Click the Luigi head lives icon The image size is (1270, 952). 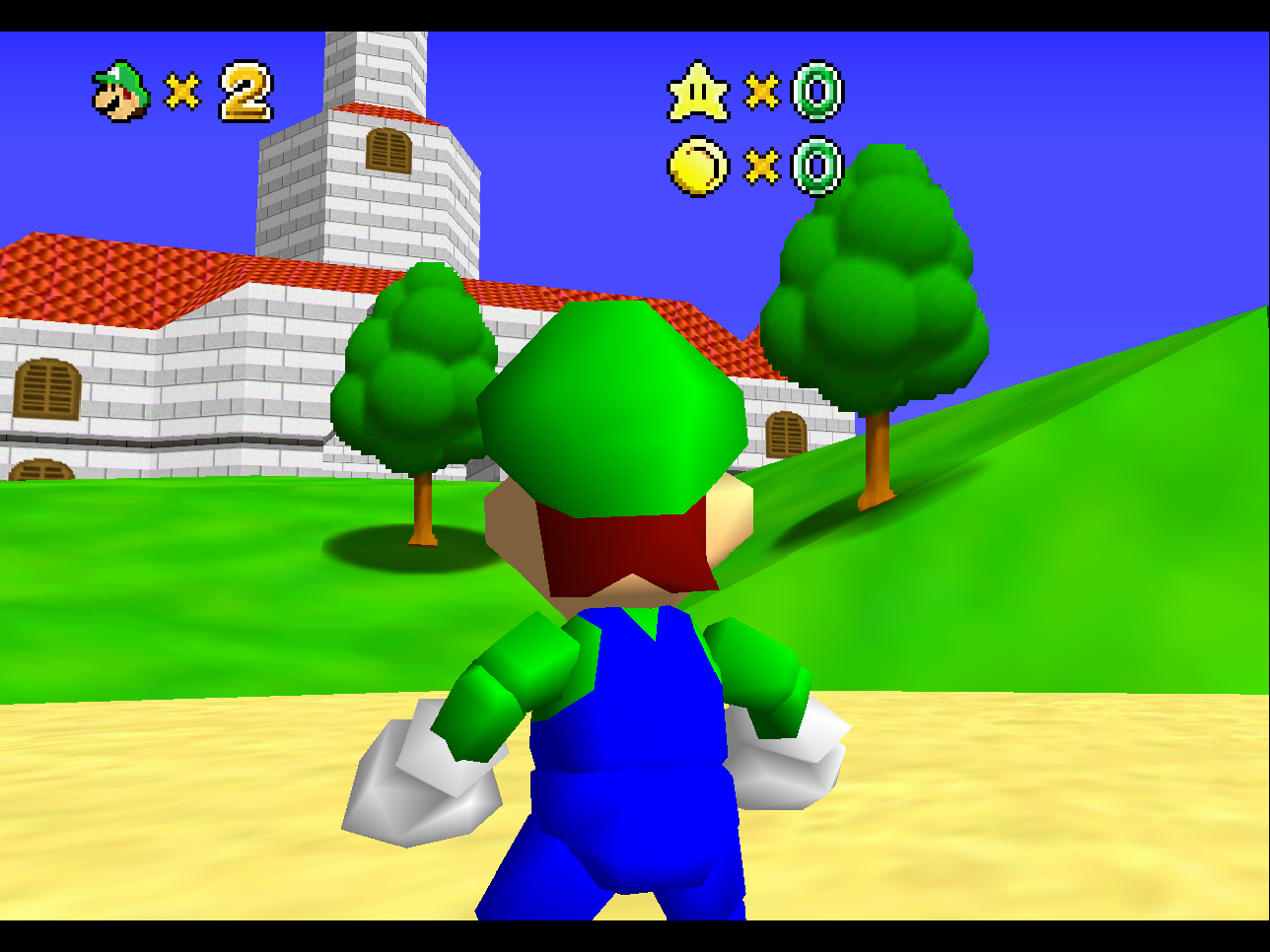tap(118, 90)
